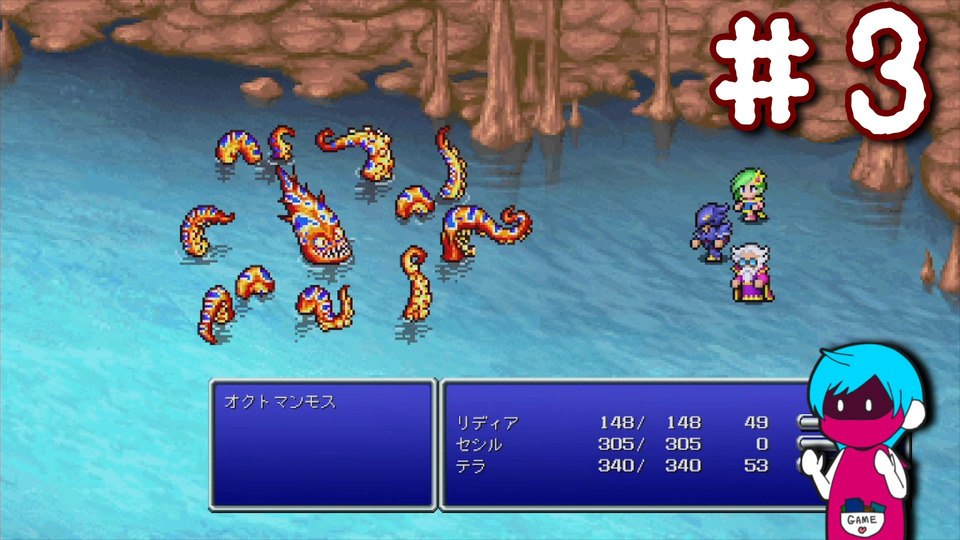Select the オクトマンモス enemy name entry
960x540 pixels.
[280, 403]
